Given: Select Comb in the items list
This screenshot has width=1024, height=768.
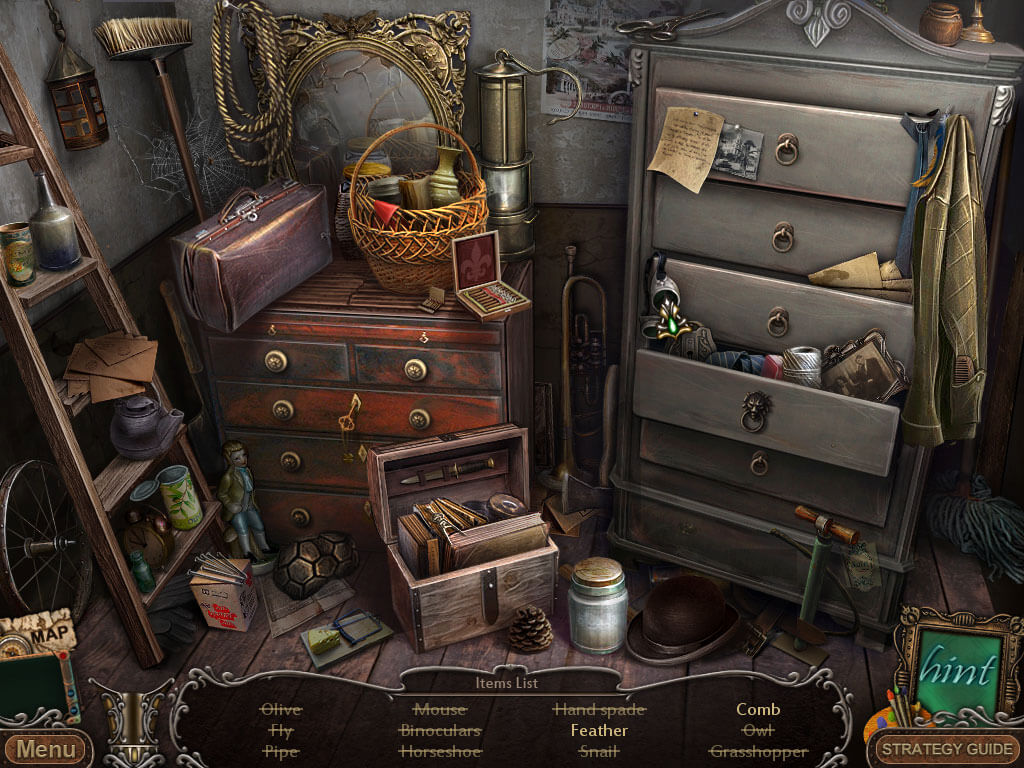Looking at the screenshot, I should point(758,709).
